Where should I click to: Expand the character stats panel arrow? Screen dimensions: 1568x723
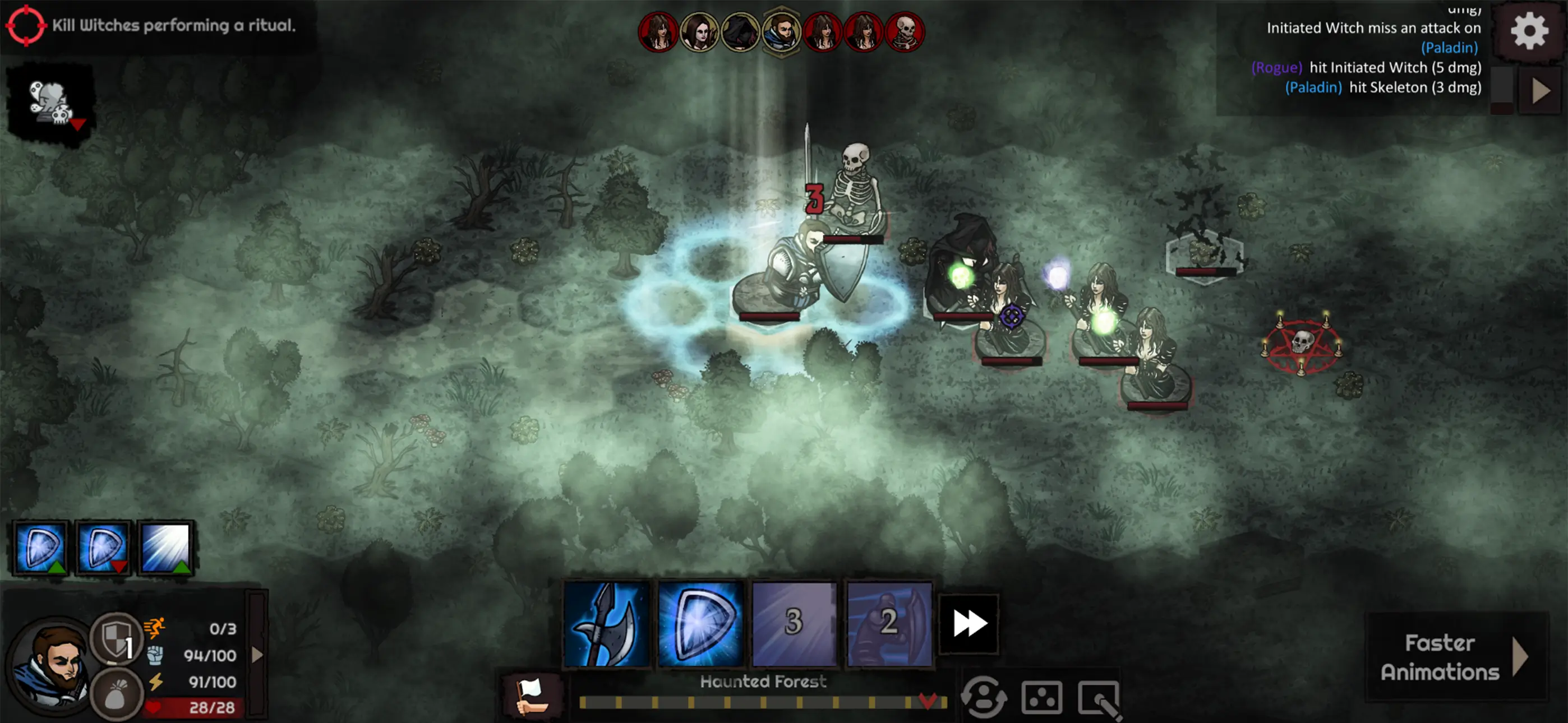(257, 655)
